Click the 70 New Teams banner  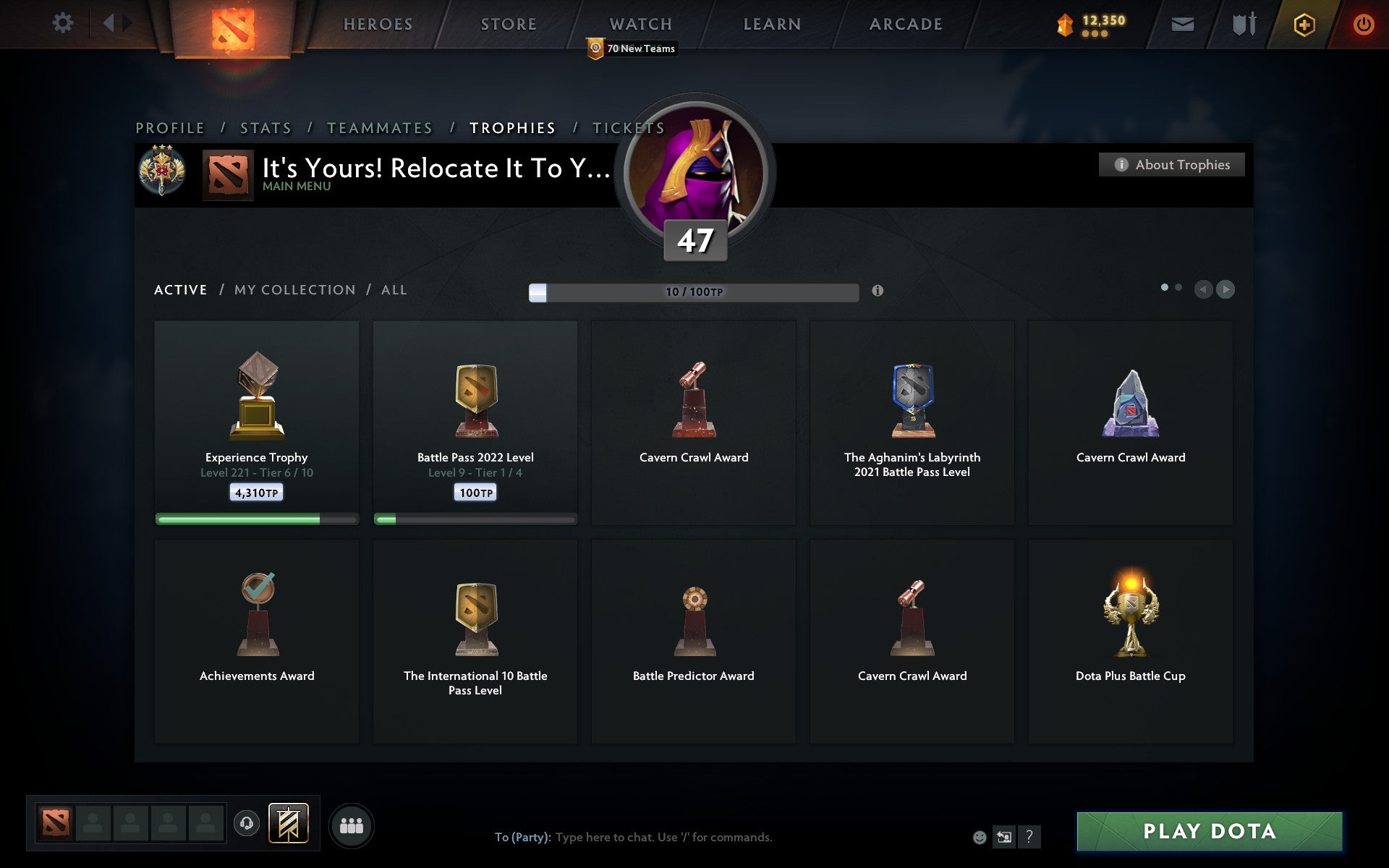click(632, 48)
